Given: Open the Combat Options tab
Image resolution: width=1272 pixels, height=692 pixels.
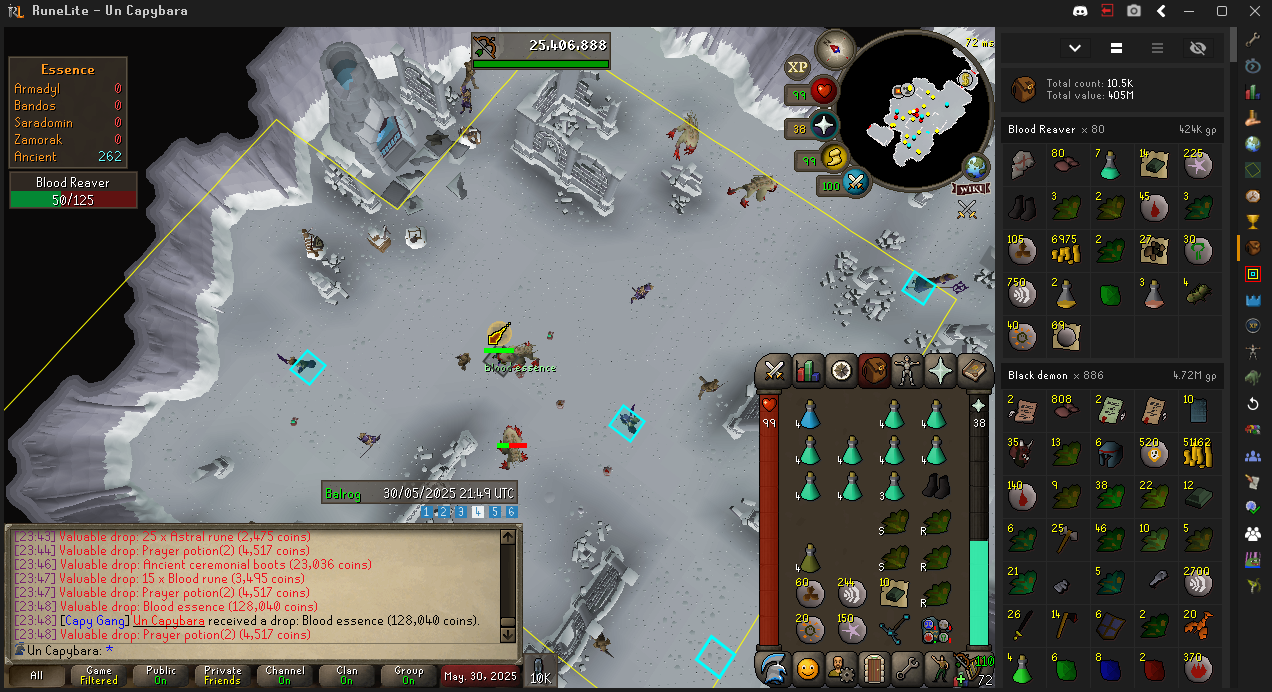Looking at the screenshot, I should pyautogui.click(x=773, y=371).
